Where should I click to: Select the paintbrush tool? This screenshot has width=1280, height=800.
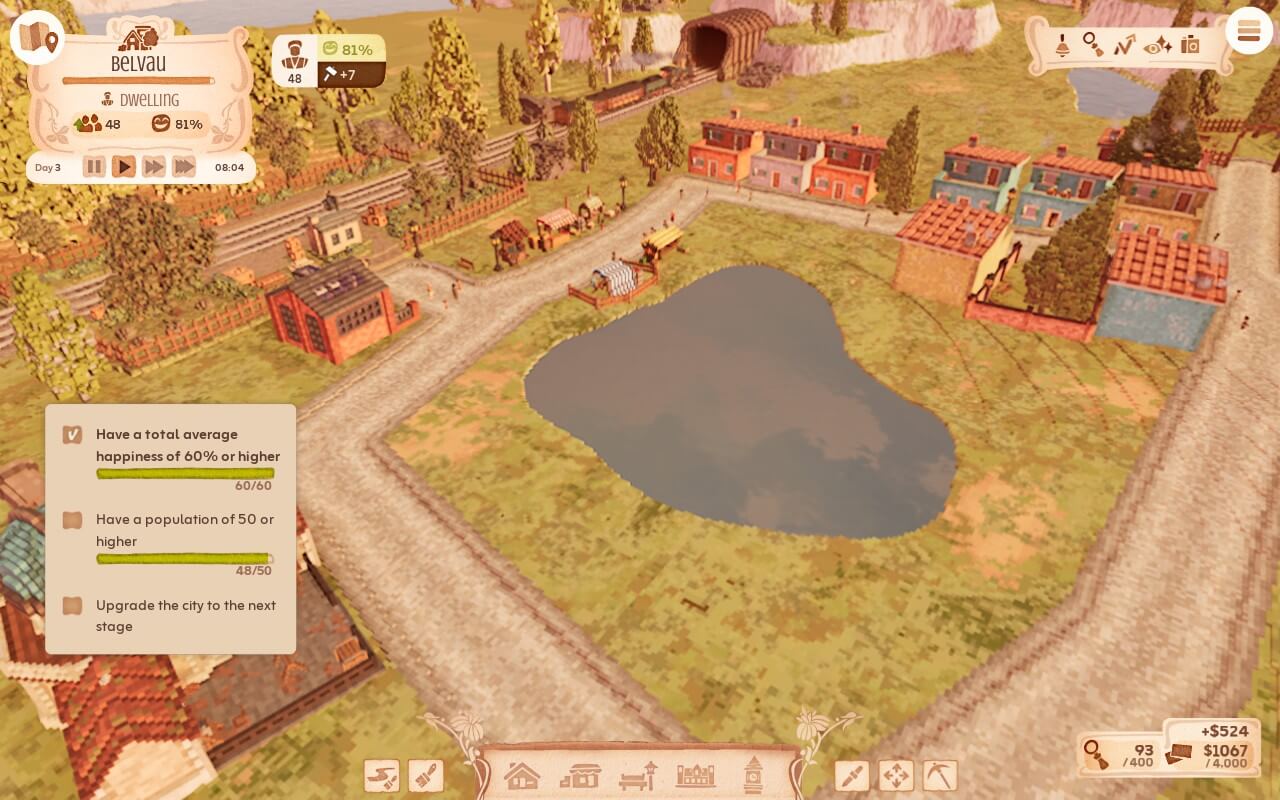click(426, 776)
